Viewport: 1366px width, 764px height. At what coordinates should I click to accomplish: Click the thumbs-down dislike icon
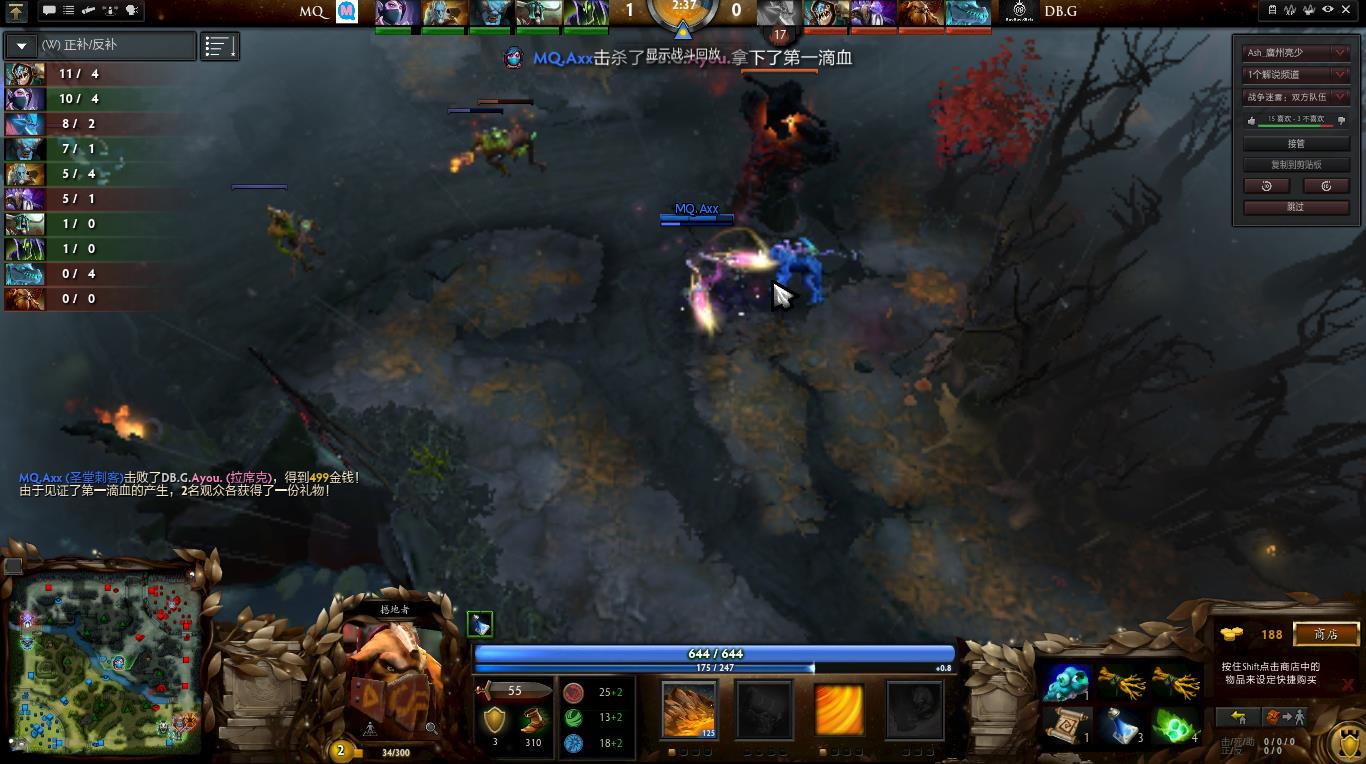coord(1341,120)
